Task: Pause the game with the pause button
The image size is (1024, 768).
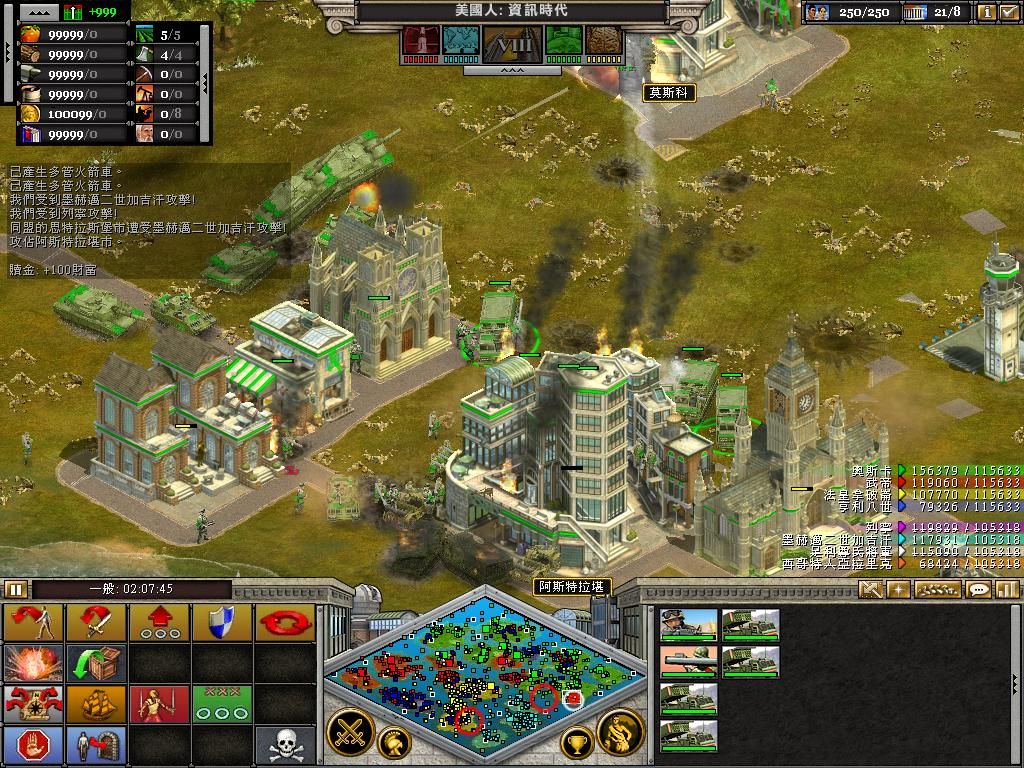Action: pyautogui.click(x=16, y=589)
